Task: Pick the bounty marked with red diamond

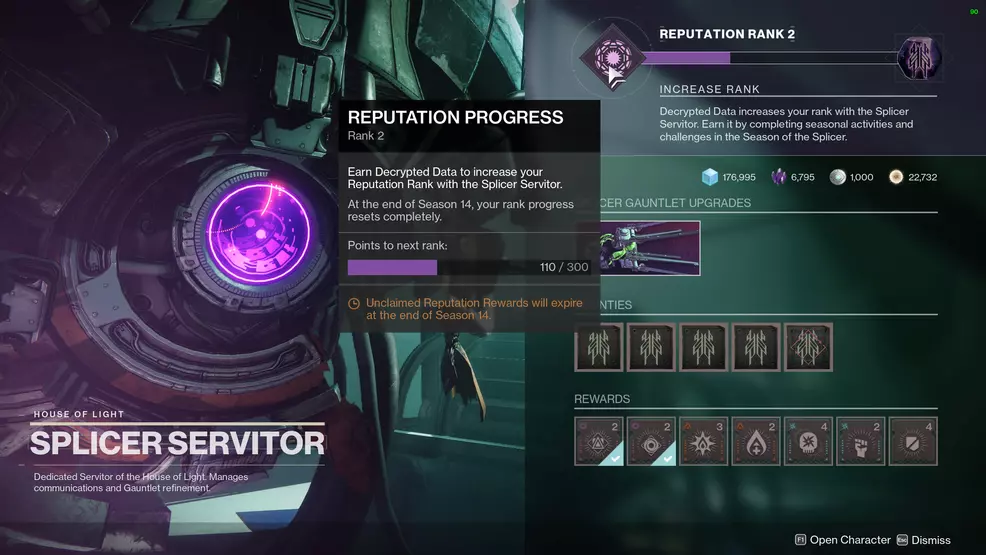Action: click(808, 347)
